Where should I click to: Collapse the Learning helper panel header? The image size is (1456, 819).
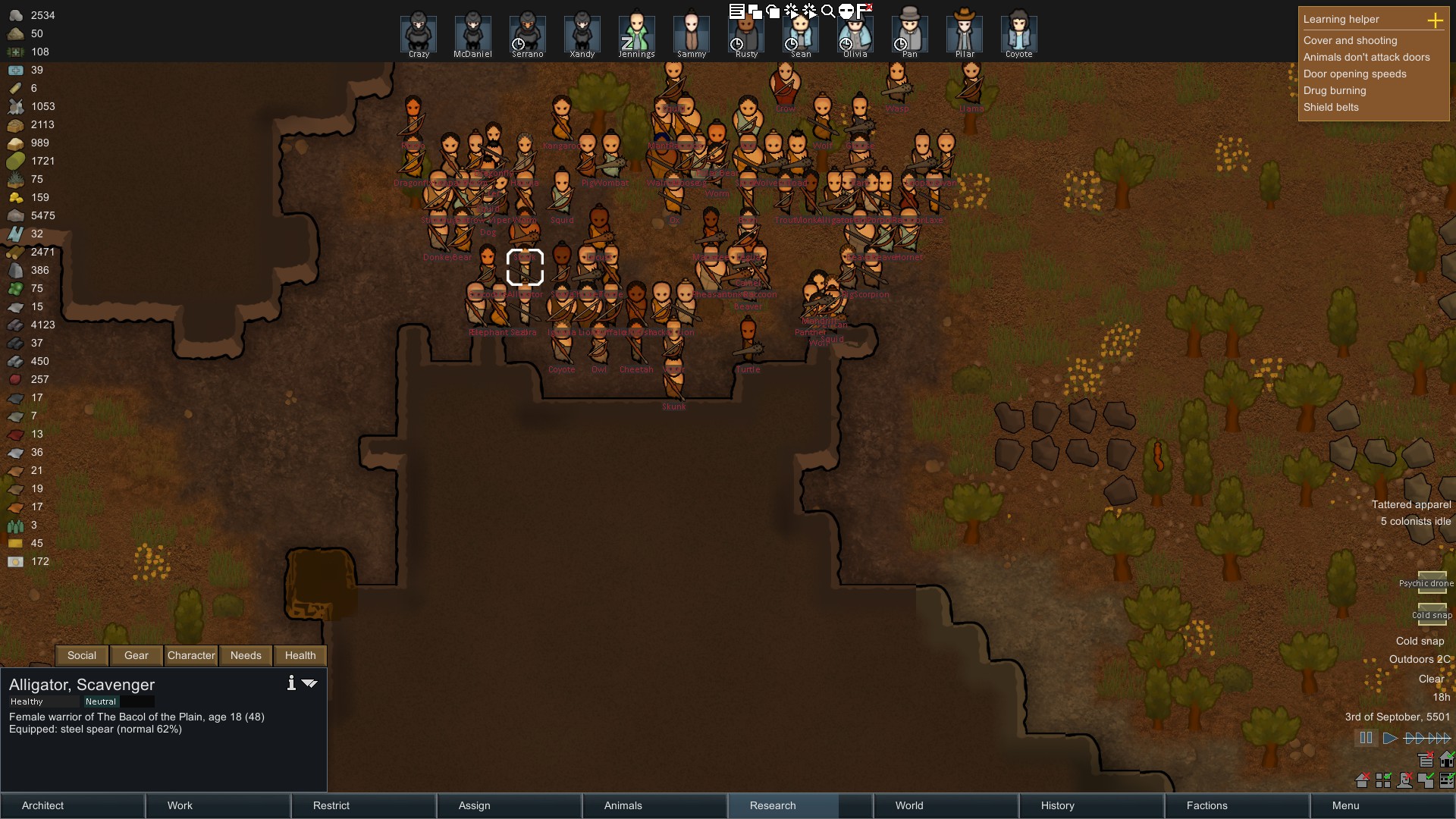coord(1342,19)
